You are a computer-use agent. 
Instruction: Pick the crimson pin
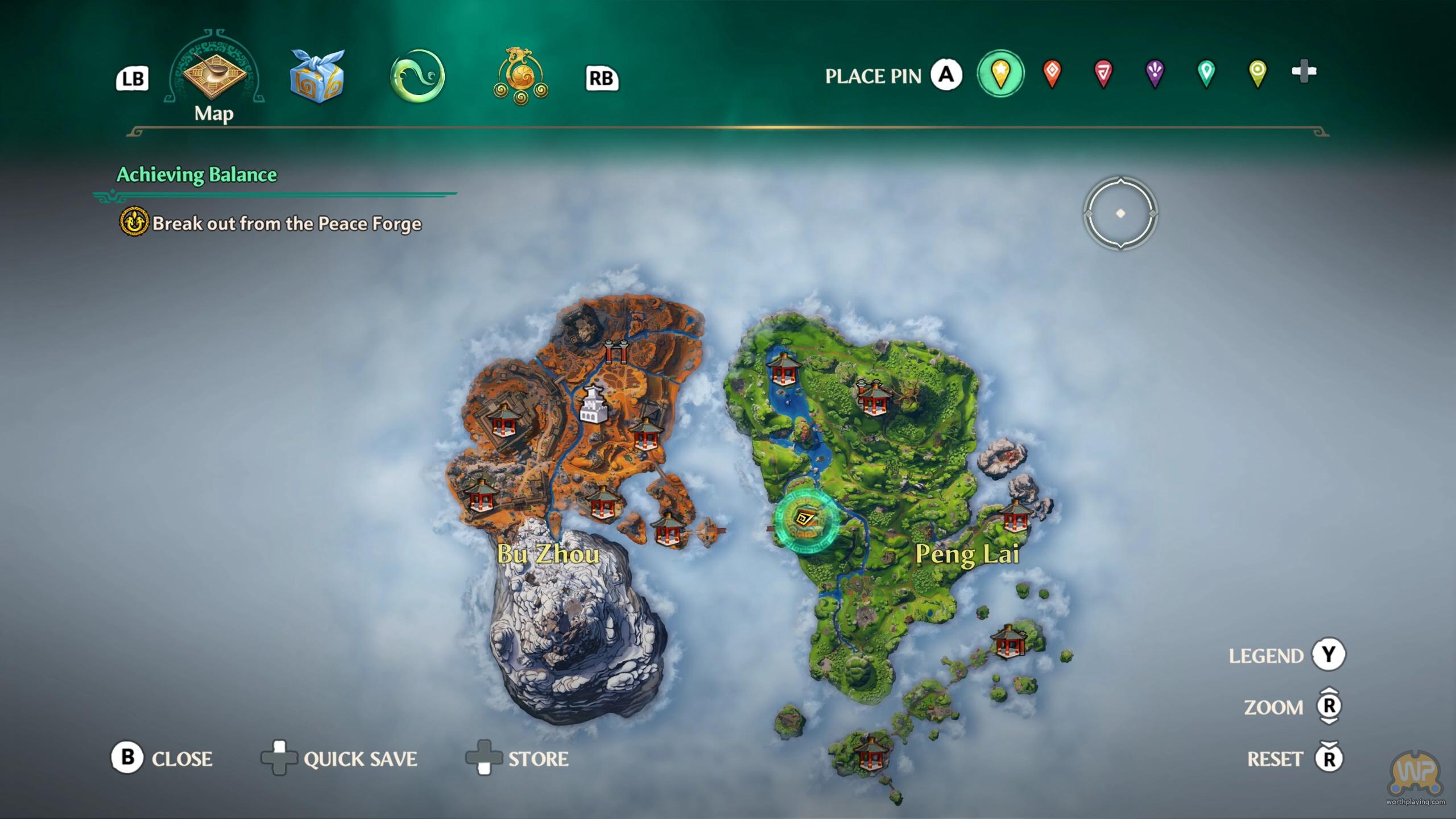tap(1103, 73)
